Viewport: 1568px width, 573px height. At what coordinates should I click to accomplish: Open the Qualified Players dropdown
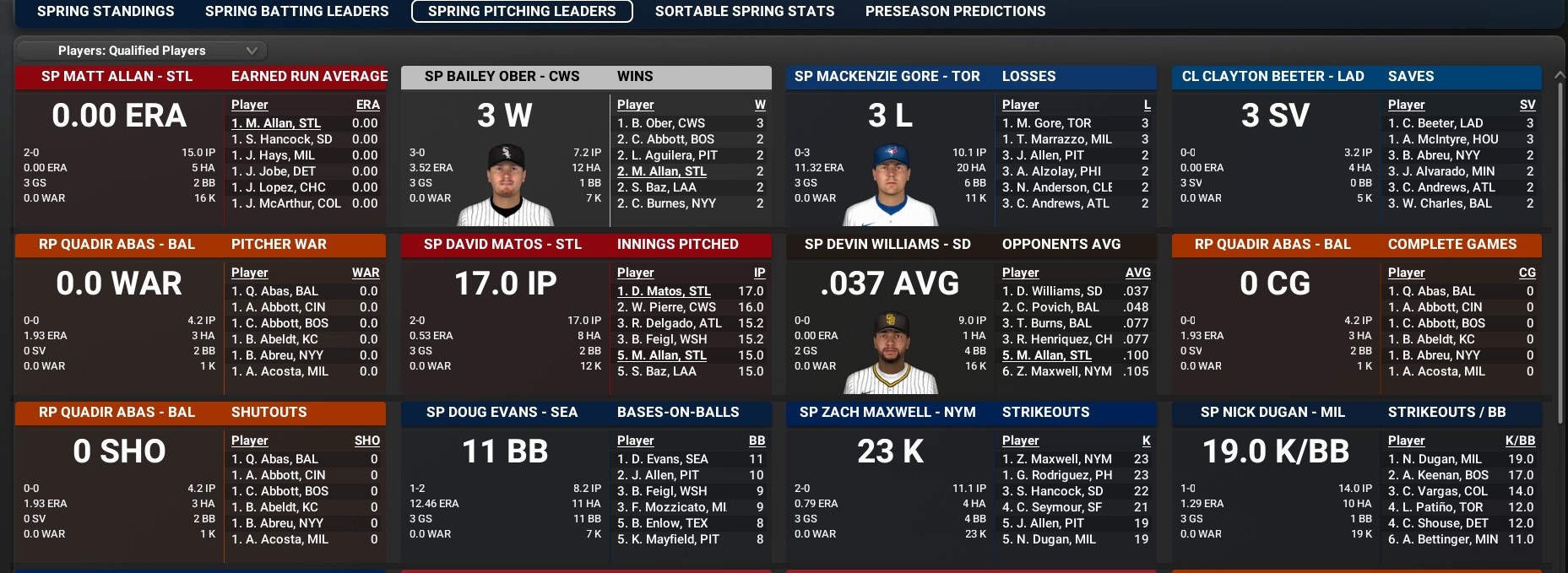coord(141,51)
